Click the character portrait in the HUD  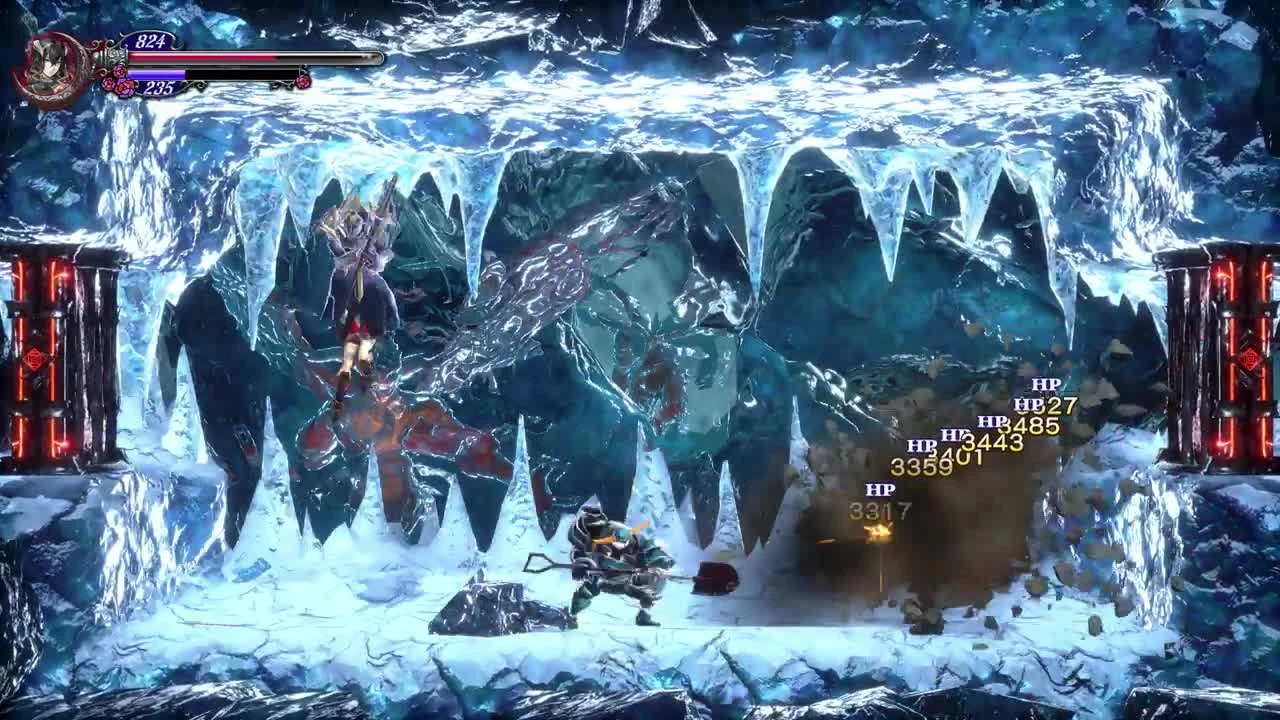[50, 64]
